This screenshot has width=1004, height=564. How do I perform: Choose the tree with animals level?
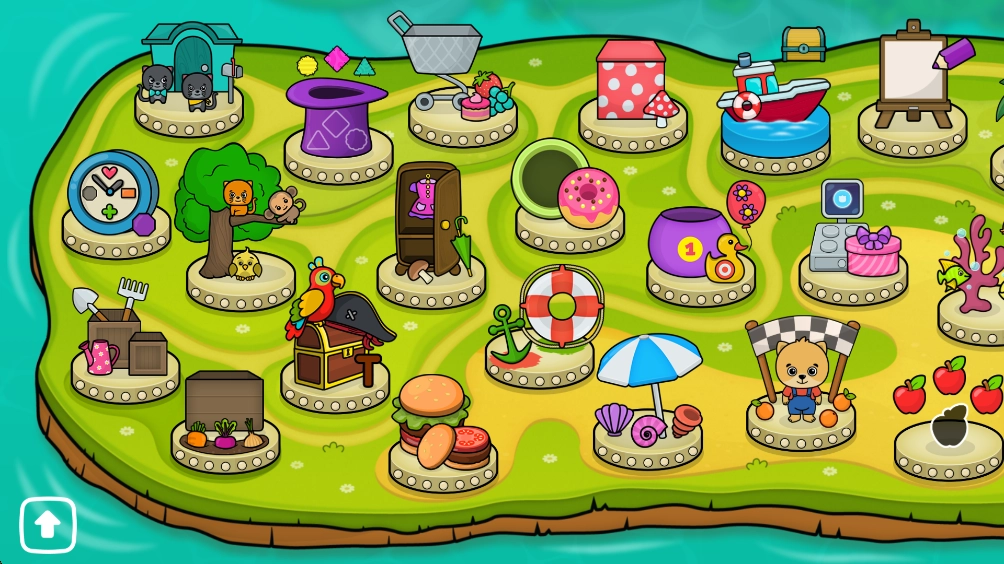point(236,215)
